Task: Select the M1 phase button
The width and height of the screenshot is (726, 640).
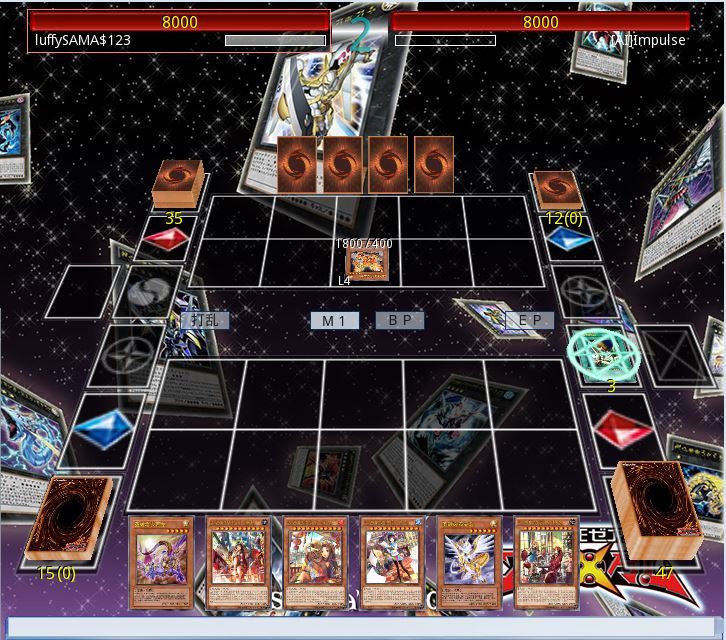Action: click(334, 320)
